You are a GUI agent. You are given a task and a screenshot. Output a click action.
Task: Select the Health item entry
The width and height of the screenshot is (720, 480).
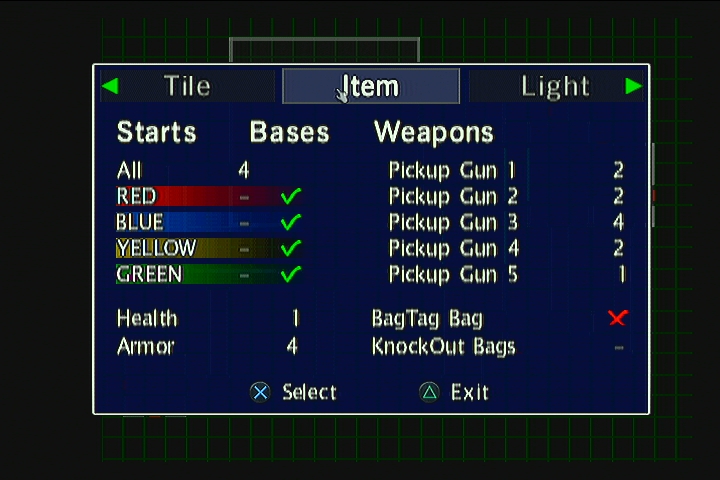(x=147, y=318)
